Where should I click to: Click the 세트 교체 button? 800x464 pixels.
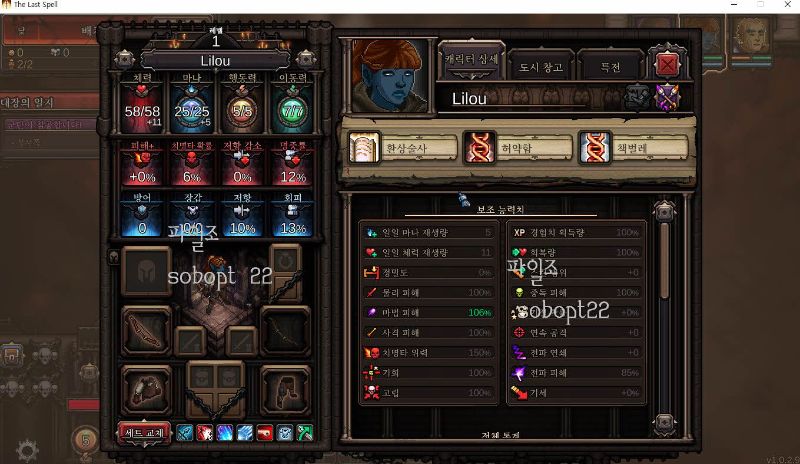[x=145, y=433]
